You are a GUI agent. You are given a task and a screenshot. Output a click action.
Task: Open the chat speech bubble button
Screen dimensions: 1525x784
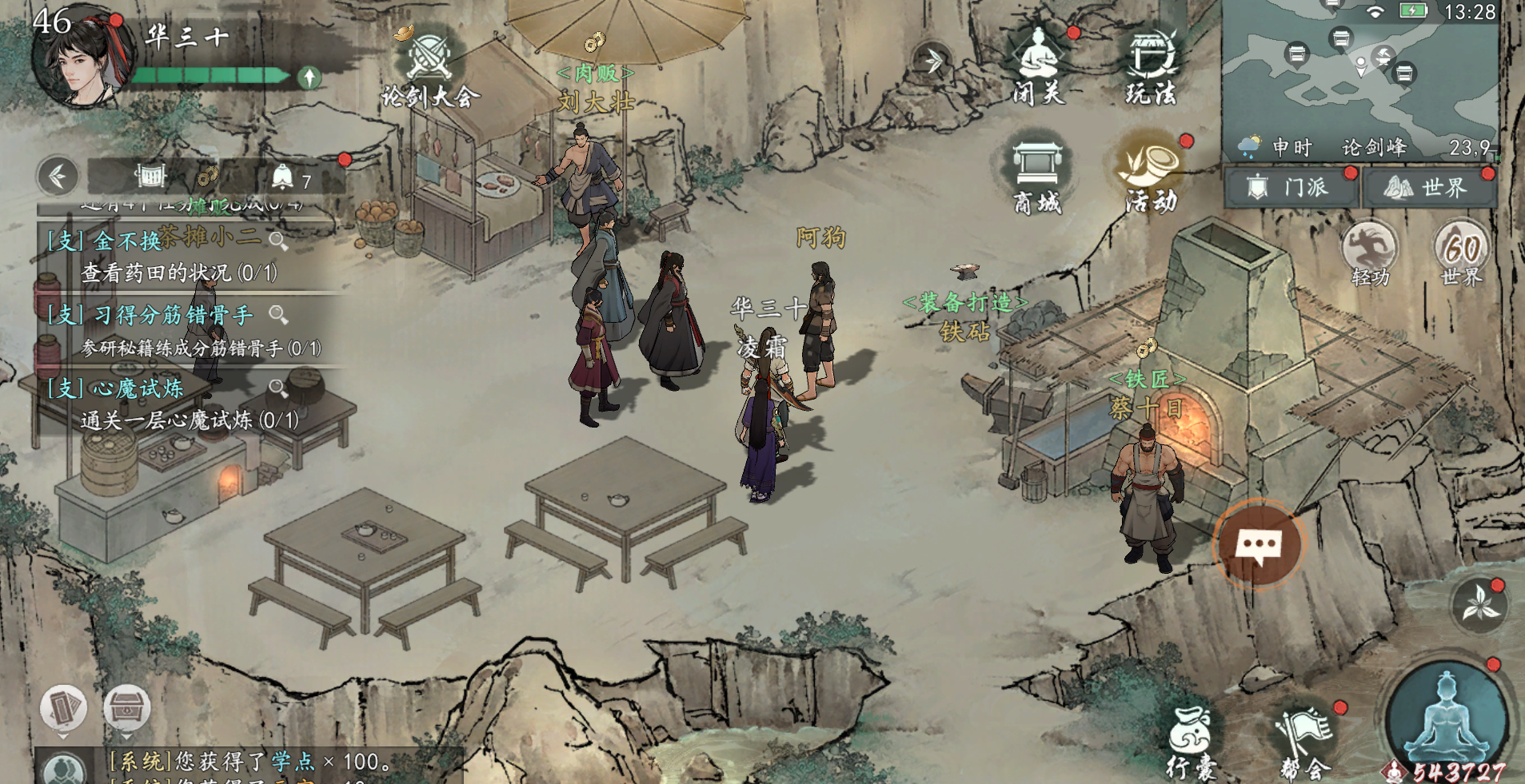click(1259, 547)
